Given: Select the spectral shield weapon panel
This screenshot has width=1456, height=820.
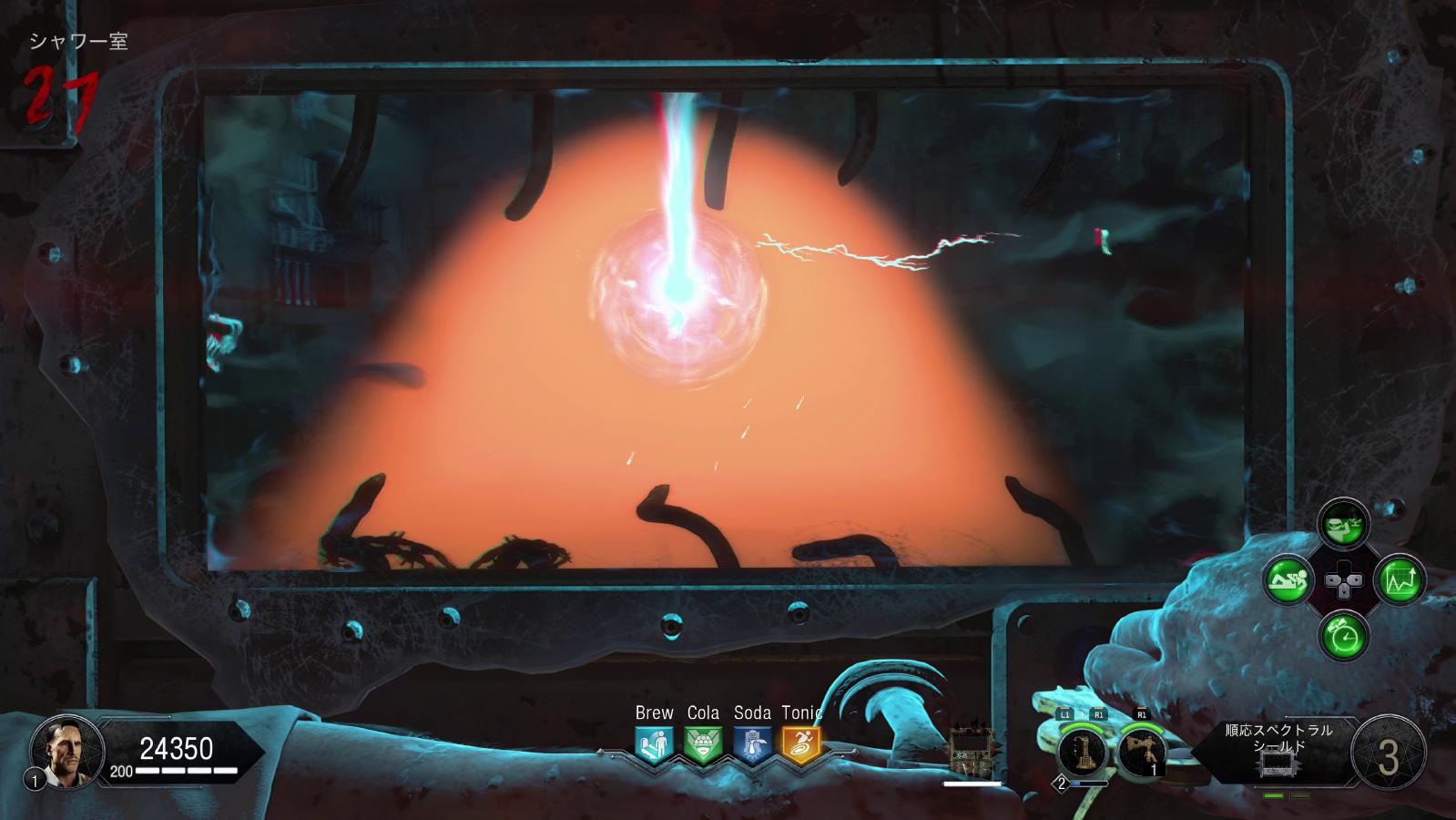Looking at the screenshot, I should tap(1278, 751).
